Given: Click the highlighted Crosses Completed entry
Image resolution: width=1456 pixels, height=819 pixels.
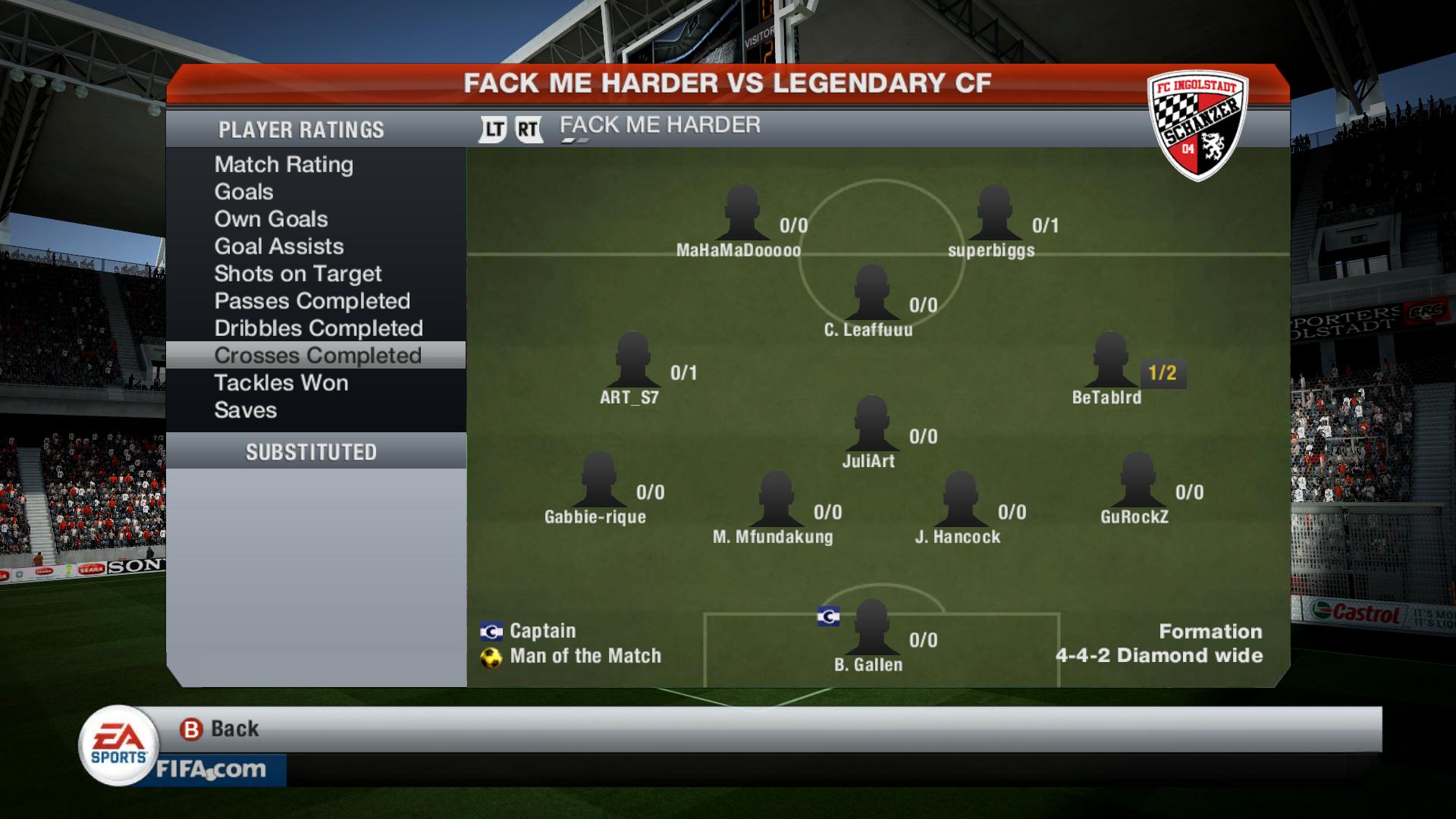Looking at the screenshot, I should [x=317, y=356].
